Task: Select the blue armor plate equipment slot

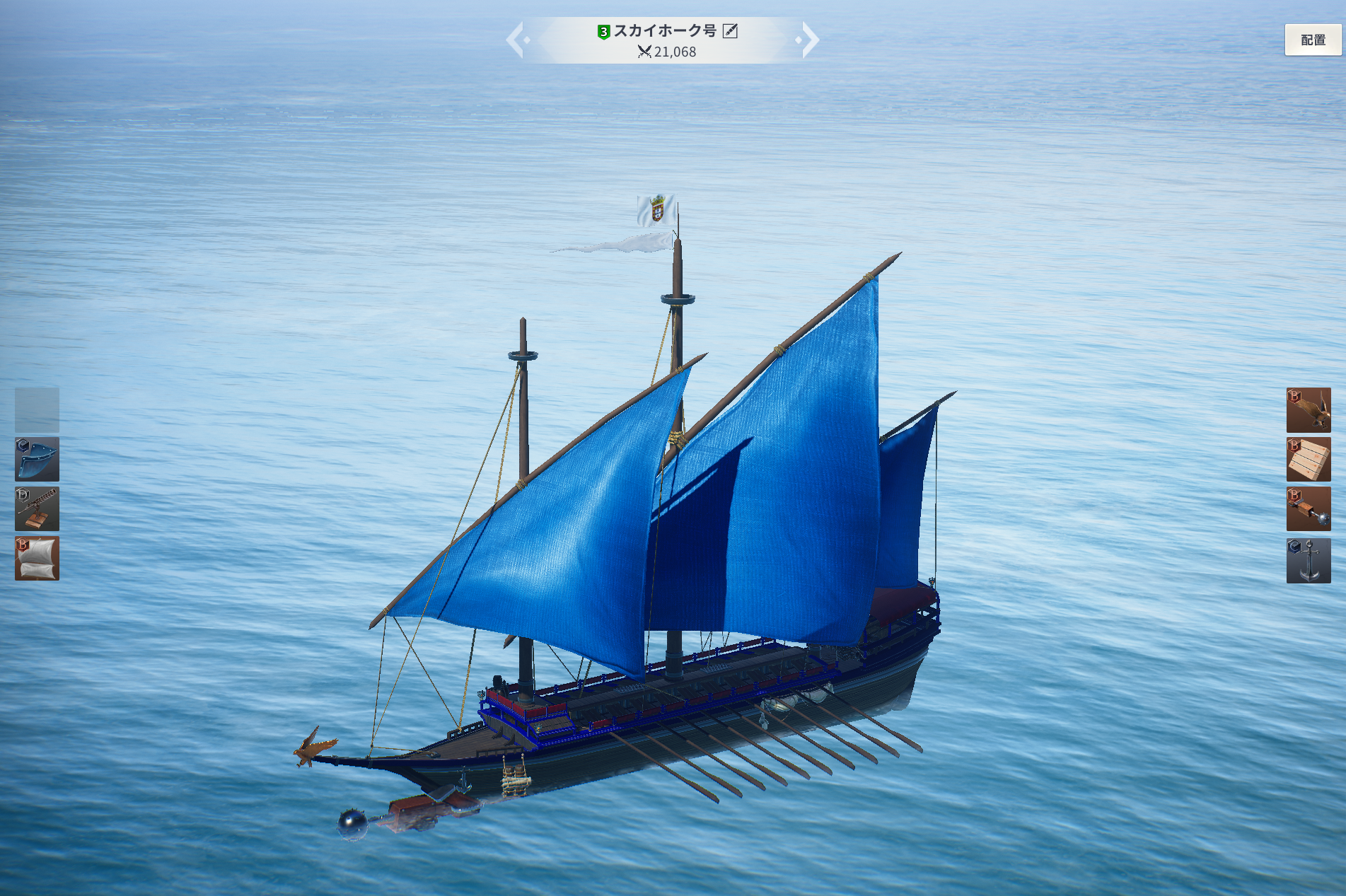Action: 37,460
